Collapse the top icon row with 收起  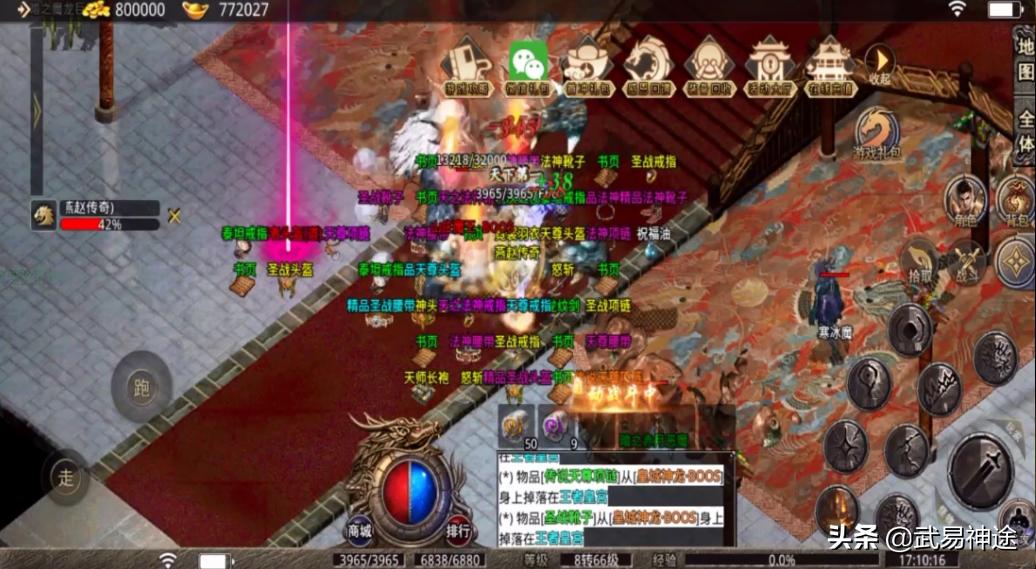[x=879, y=64]
